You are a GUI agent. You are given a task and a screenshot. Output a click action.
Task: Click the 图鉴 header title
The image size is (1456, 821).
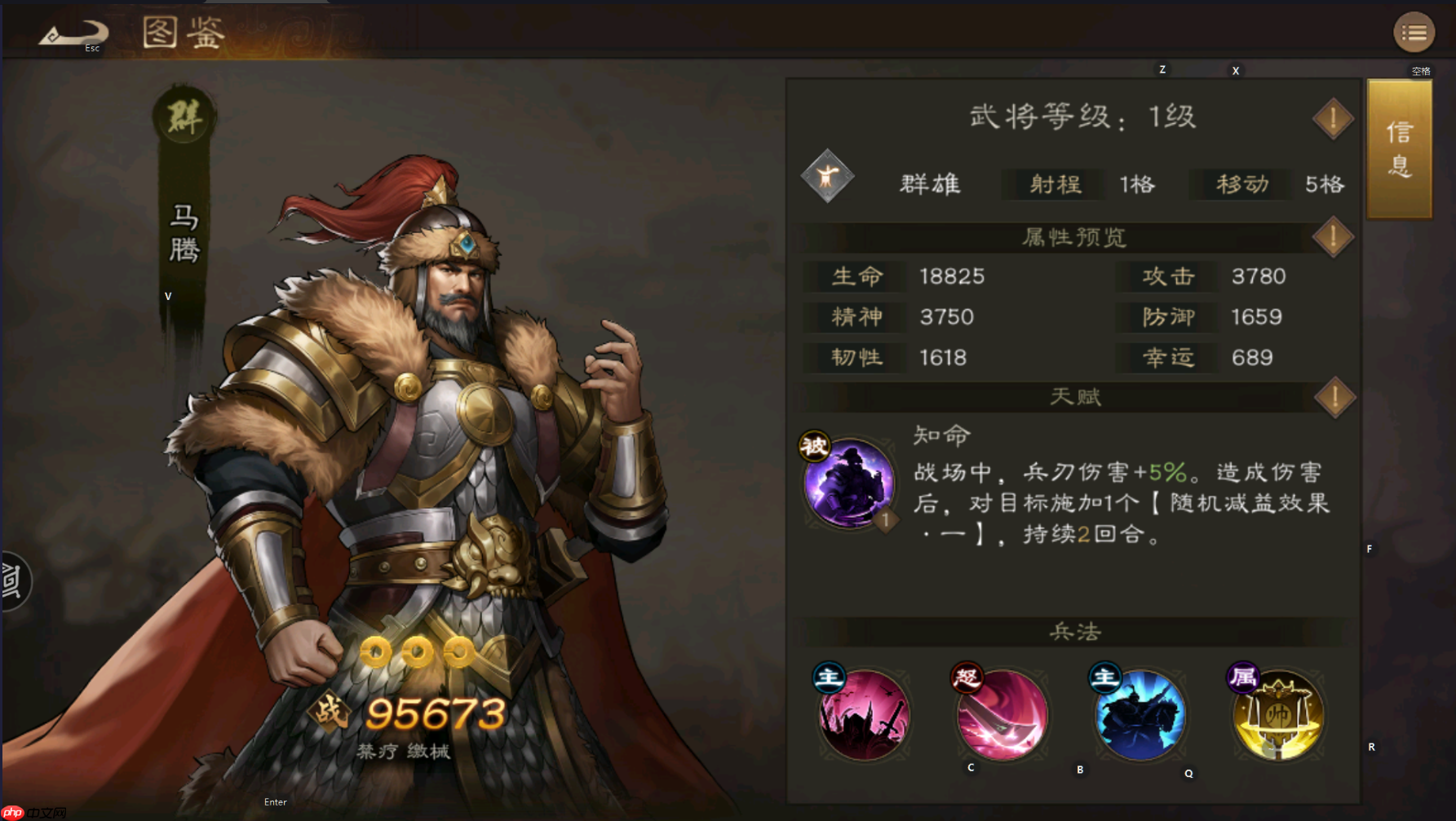(181, 33)
